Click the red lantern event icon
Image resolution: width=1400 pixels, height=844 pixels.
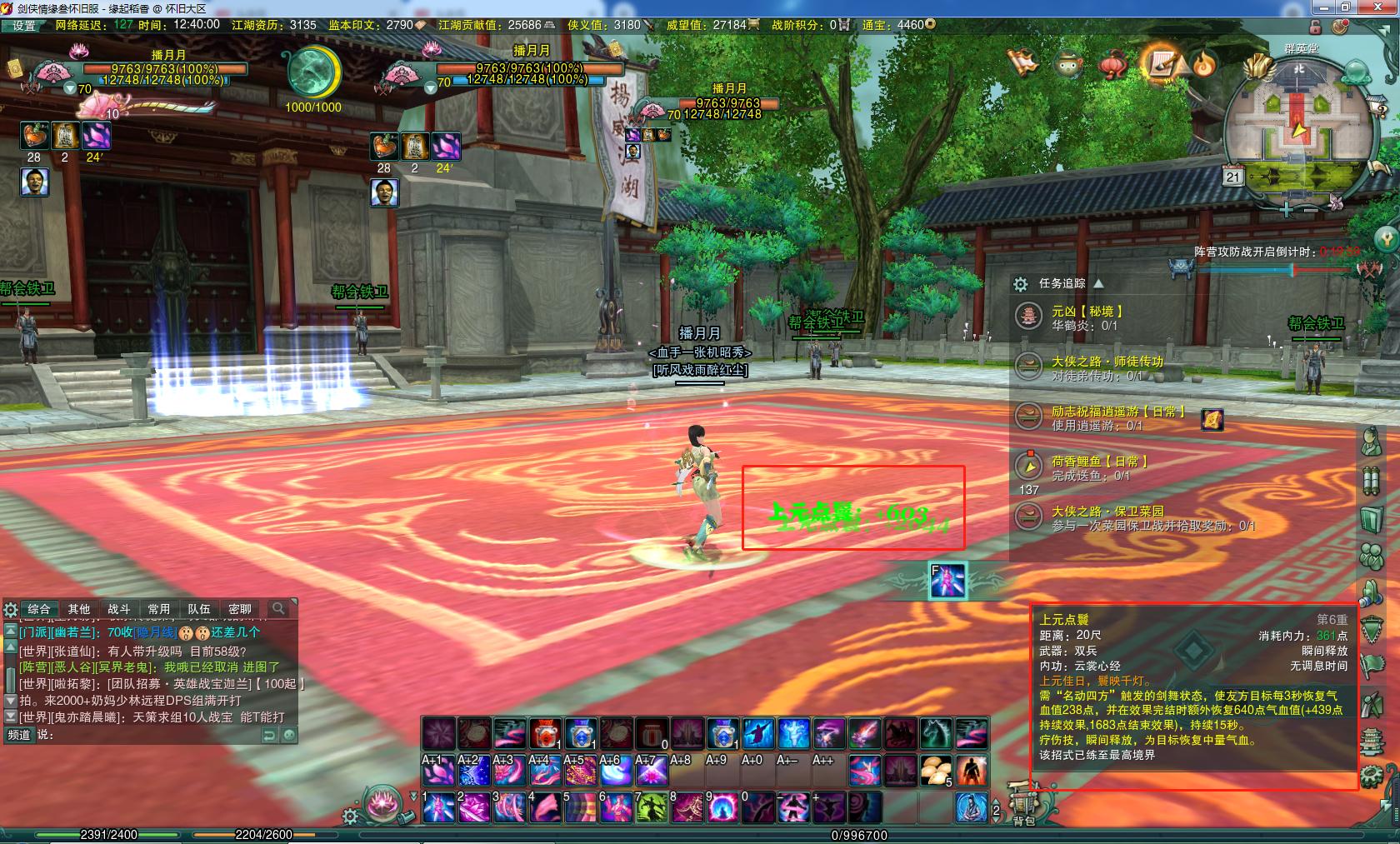coord(1112,63)
